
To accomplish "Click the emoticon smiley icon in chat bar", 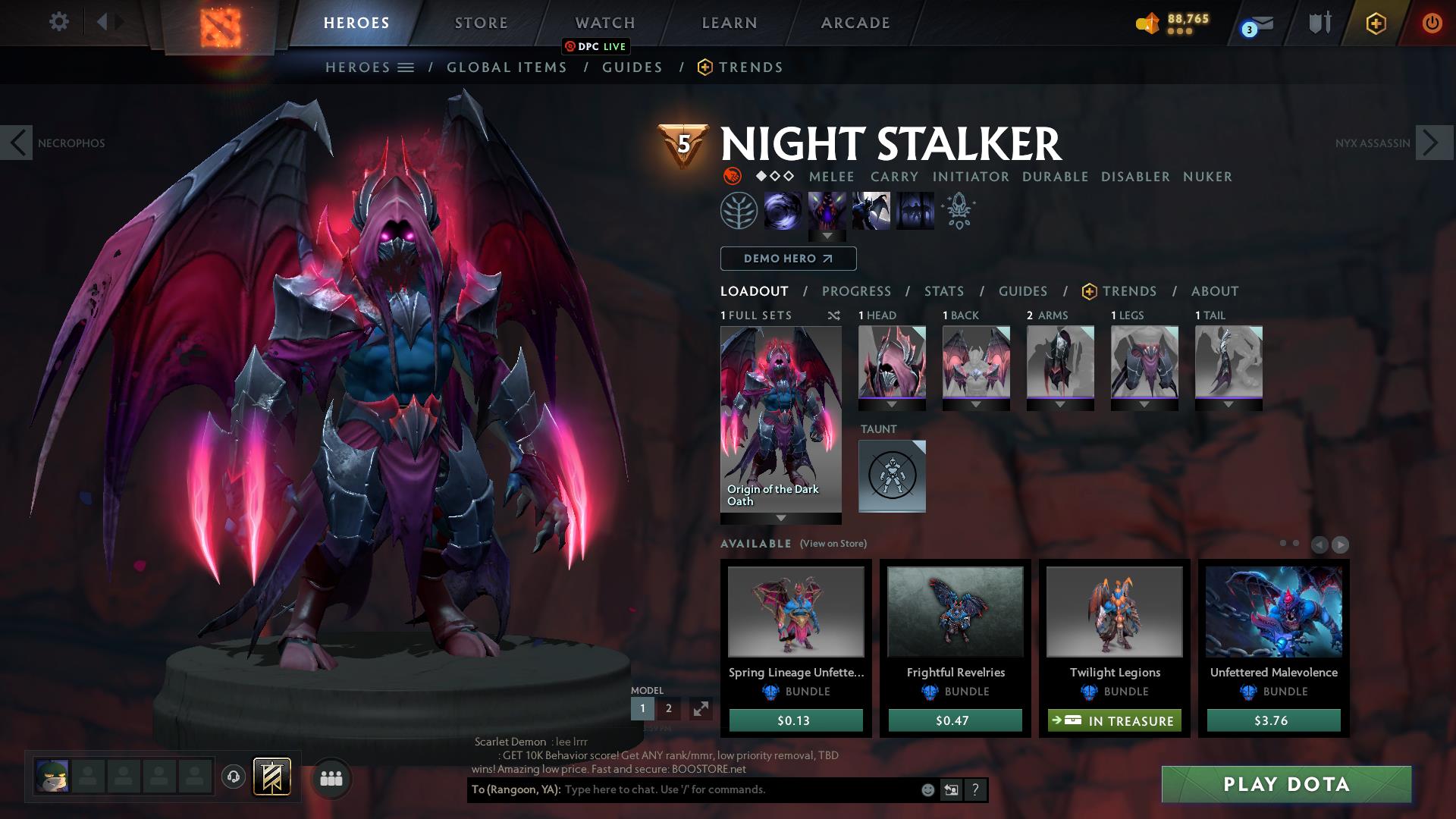I will (928, 790).
